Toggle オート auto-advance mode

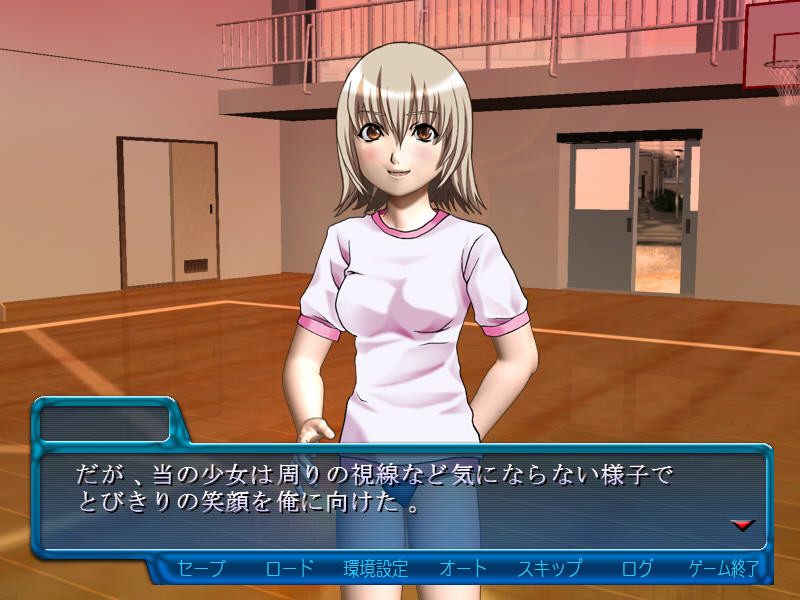click(463, 569)
